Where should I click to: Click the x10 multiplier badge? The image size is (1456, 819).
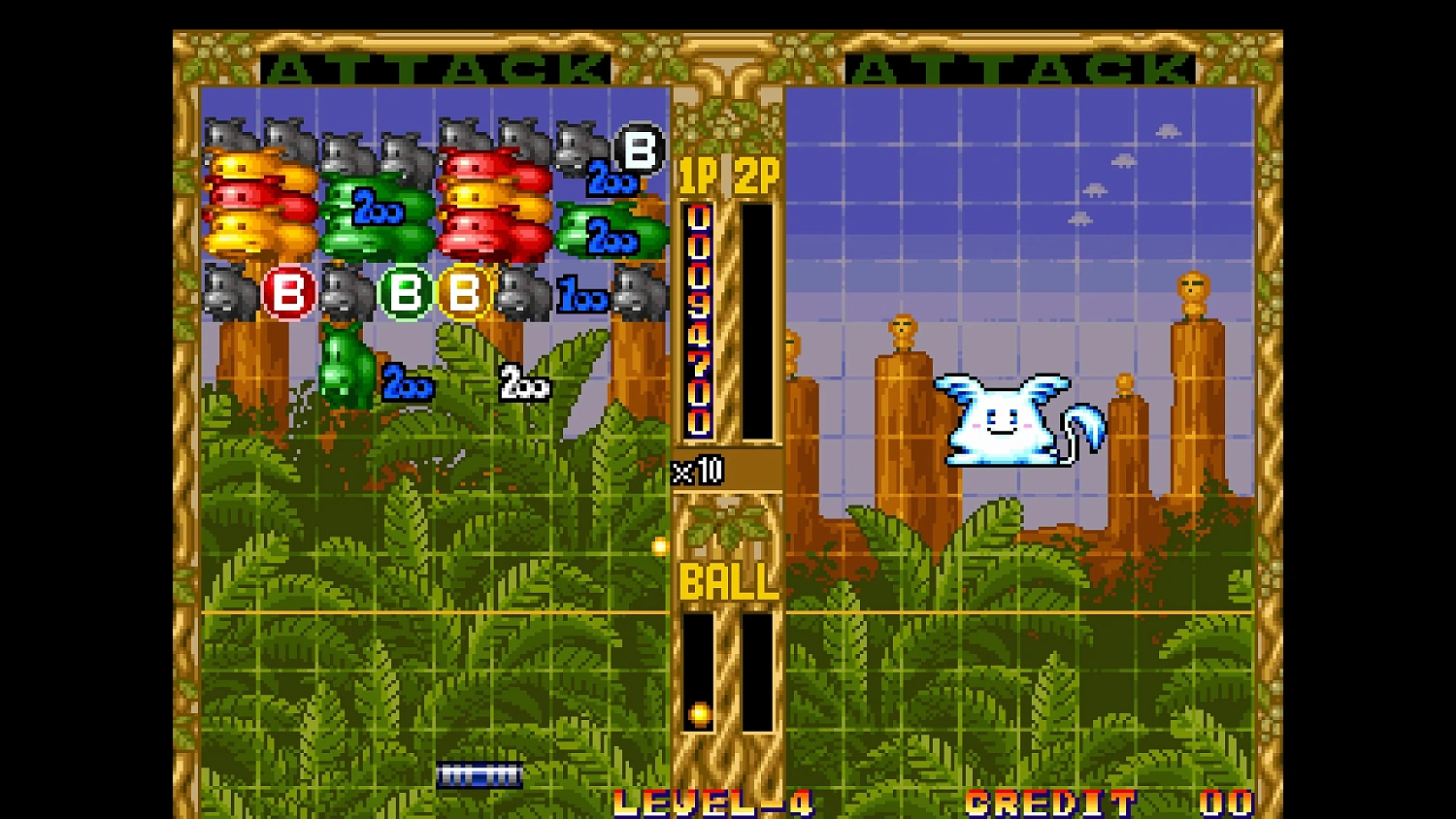[x=696, y=471]
